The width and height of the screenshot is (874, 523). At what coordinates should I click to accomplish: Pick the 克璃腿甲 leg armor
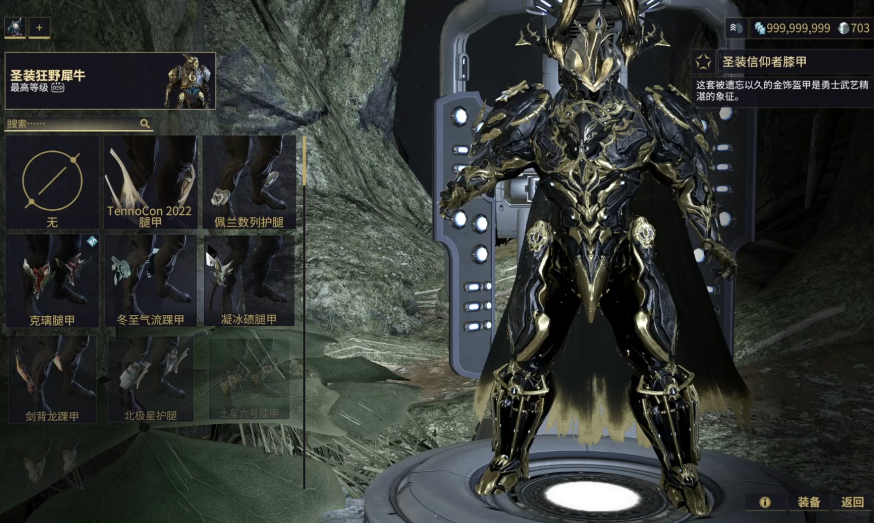pos(52,281)
